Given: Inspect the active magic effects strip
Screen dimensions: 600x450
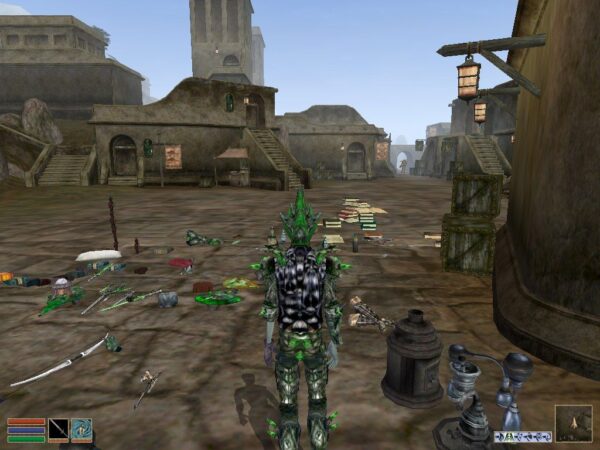Looking at the screenshot, I should point(522,436).
